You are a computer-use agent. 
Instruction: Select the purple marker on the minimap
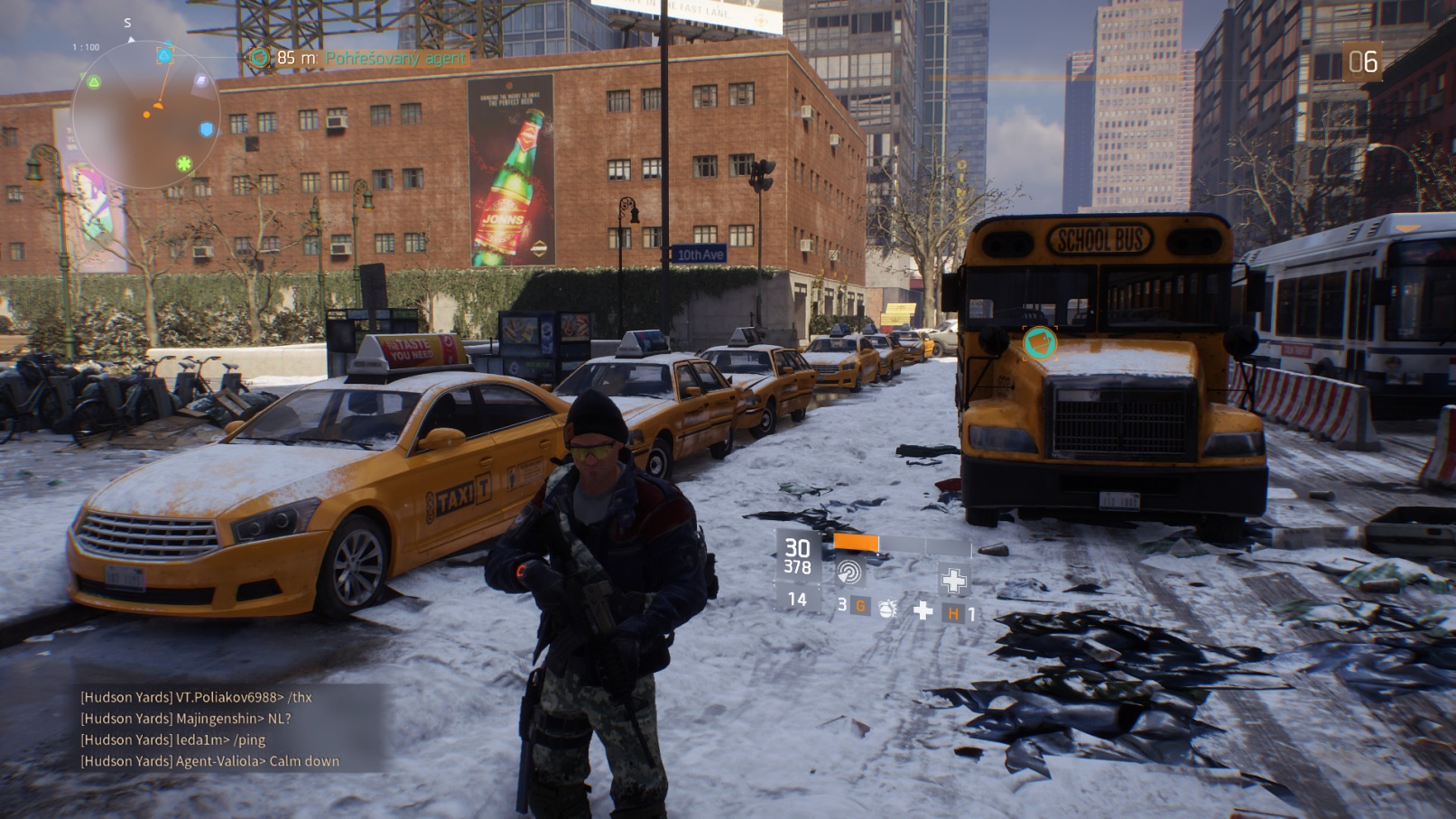tap(200, 81)
